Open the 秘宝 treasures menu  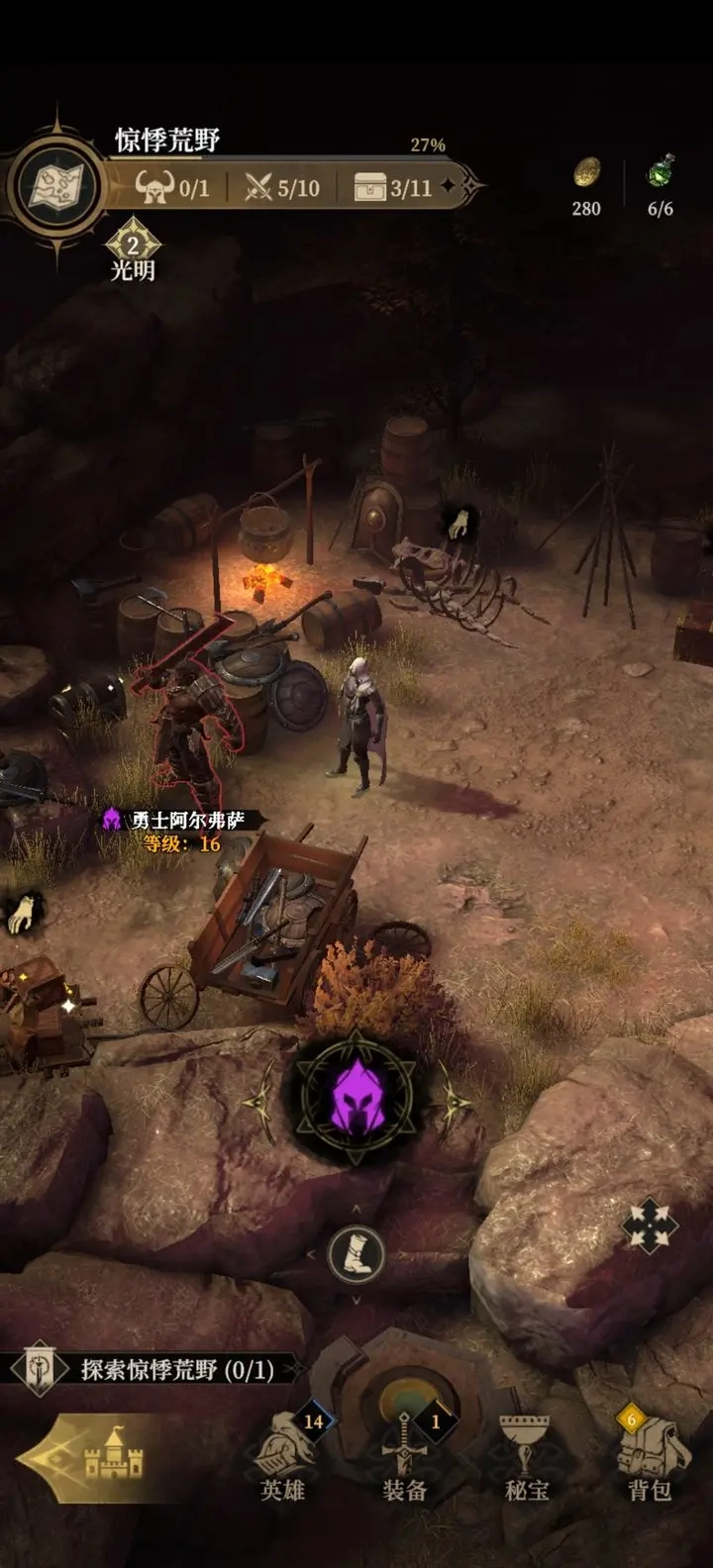(527, 1456)
